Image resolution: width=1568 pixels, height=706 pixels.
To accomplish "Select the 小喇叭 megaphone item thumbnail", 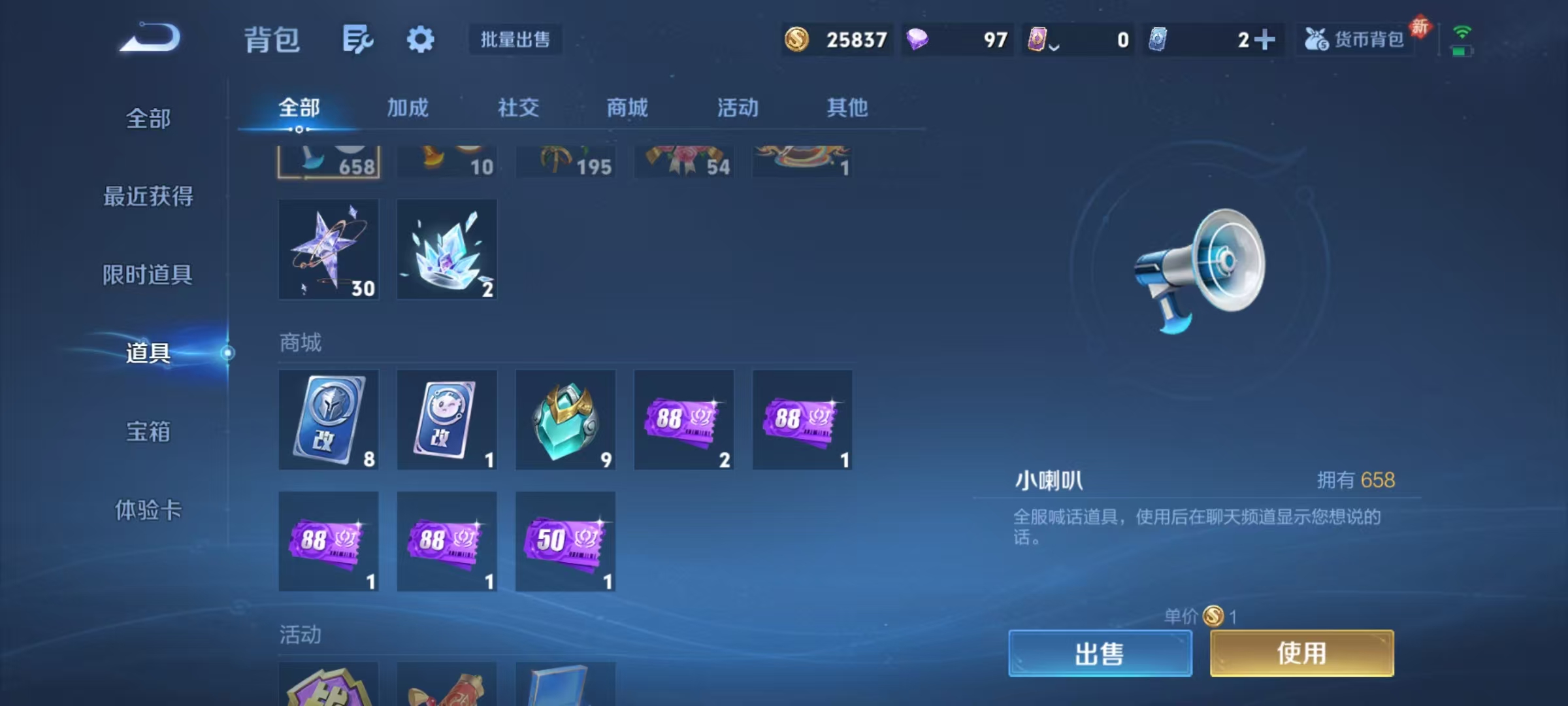I will coord(329,160).
